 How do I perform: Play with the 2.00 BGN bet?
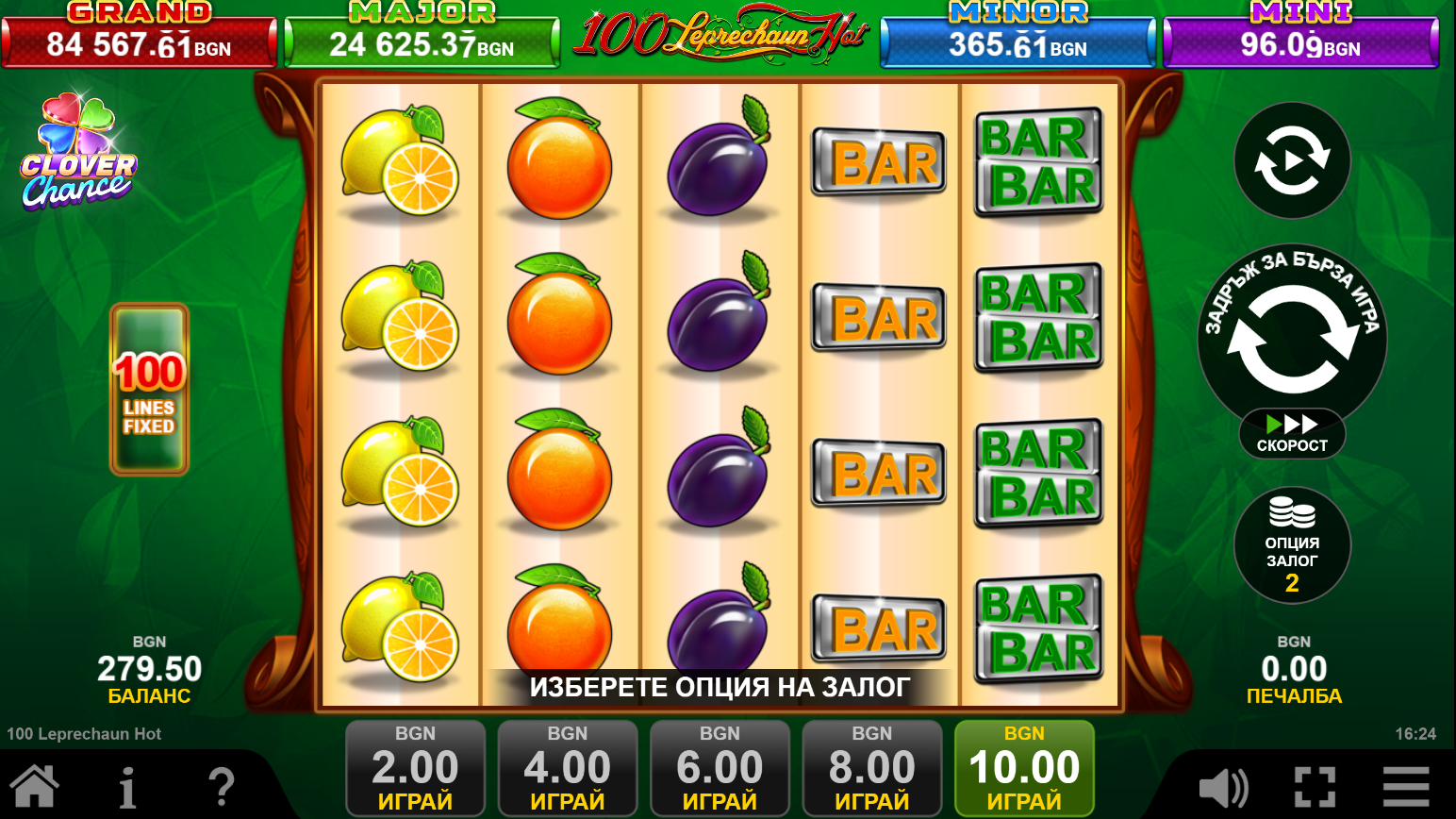click(x=415, y=768)
